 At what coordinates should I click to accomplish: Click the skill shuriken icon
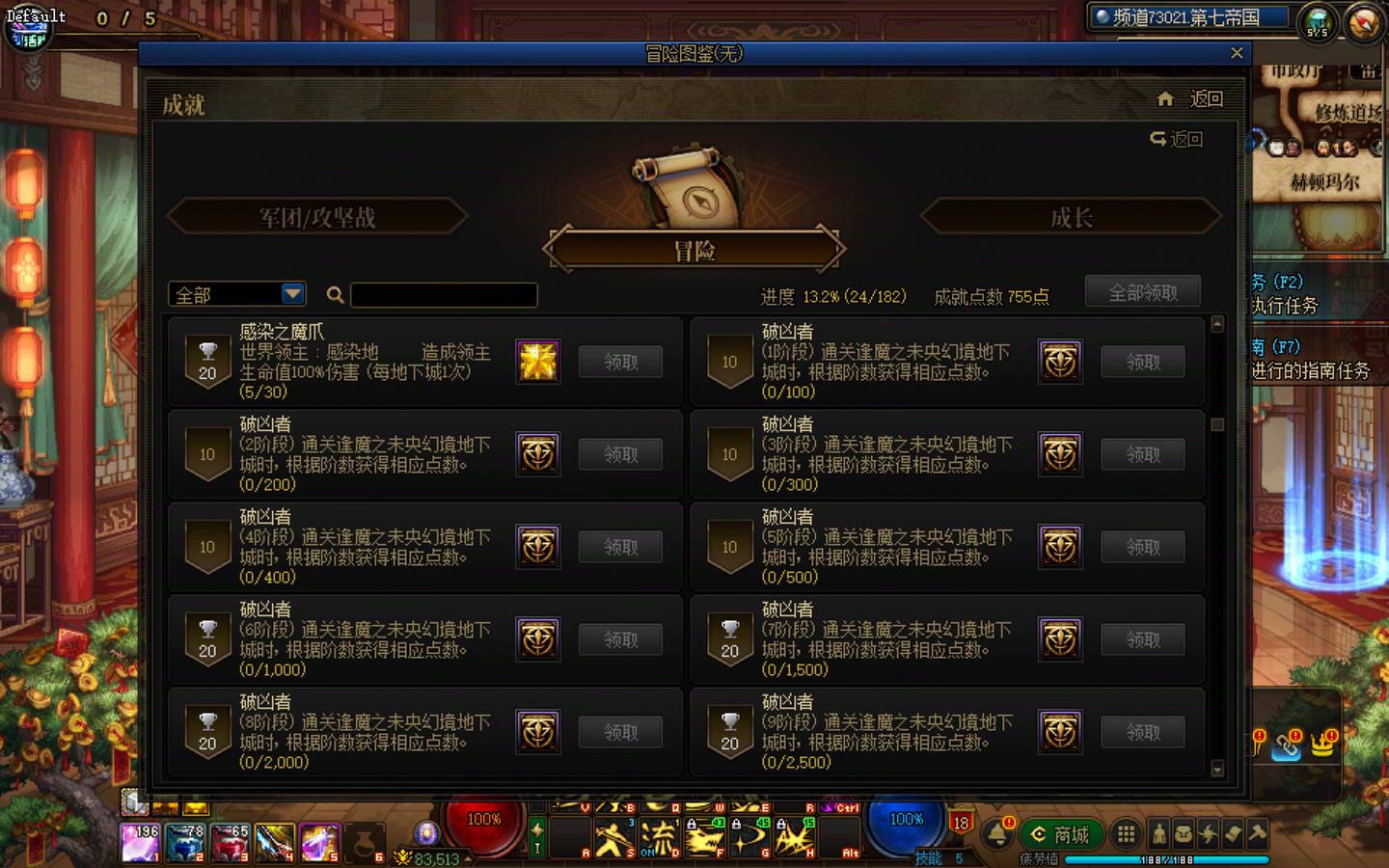pos(1208,833)
